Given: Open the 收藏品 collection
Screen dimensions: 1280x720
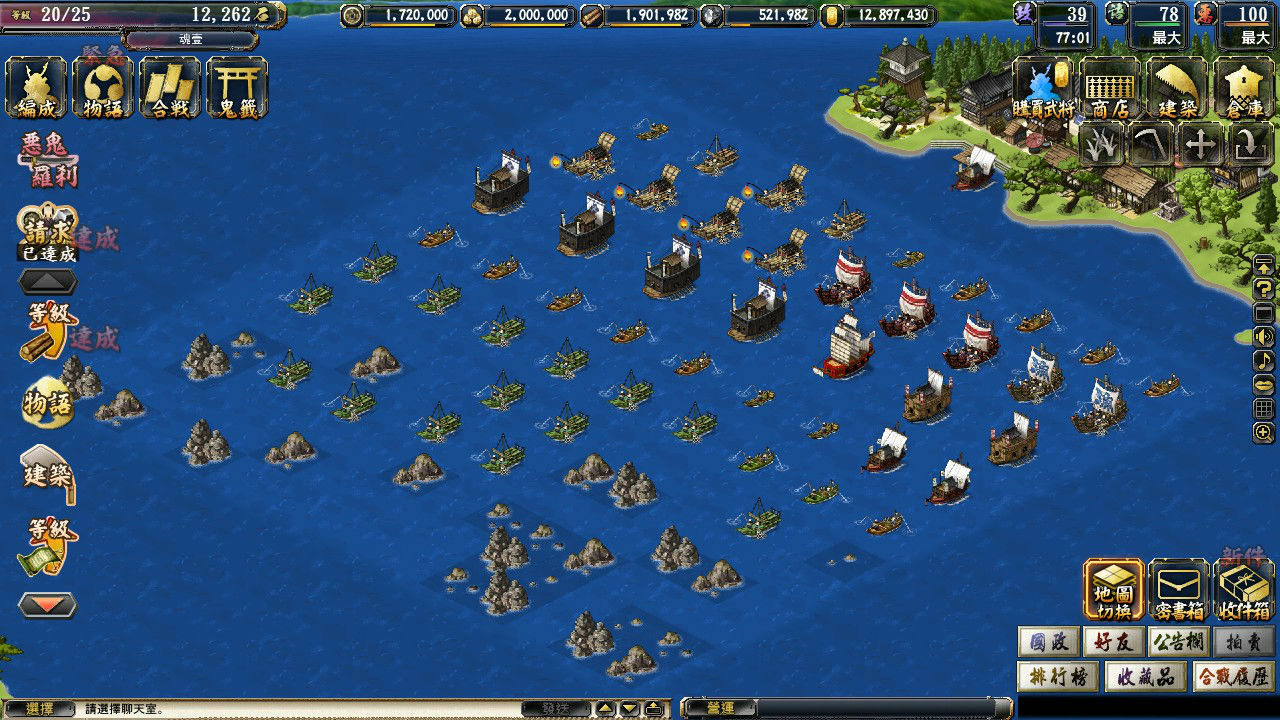Looking at the screenshot, I should pyautogui.click(x=1146, y=676).
